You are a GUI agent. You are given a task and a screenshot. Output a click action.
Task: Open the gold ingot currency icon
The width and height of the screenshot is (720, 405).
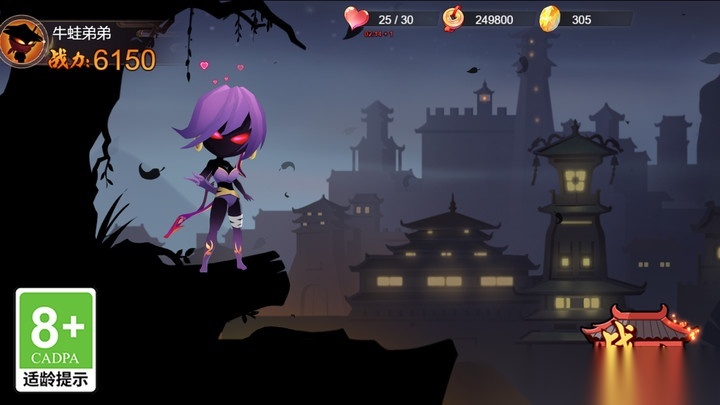(548, 18)
